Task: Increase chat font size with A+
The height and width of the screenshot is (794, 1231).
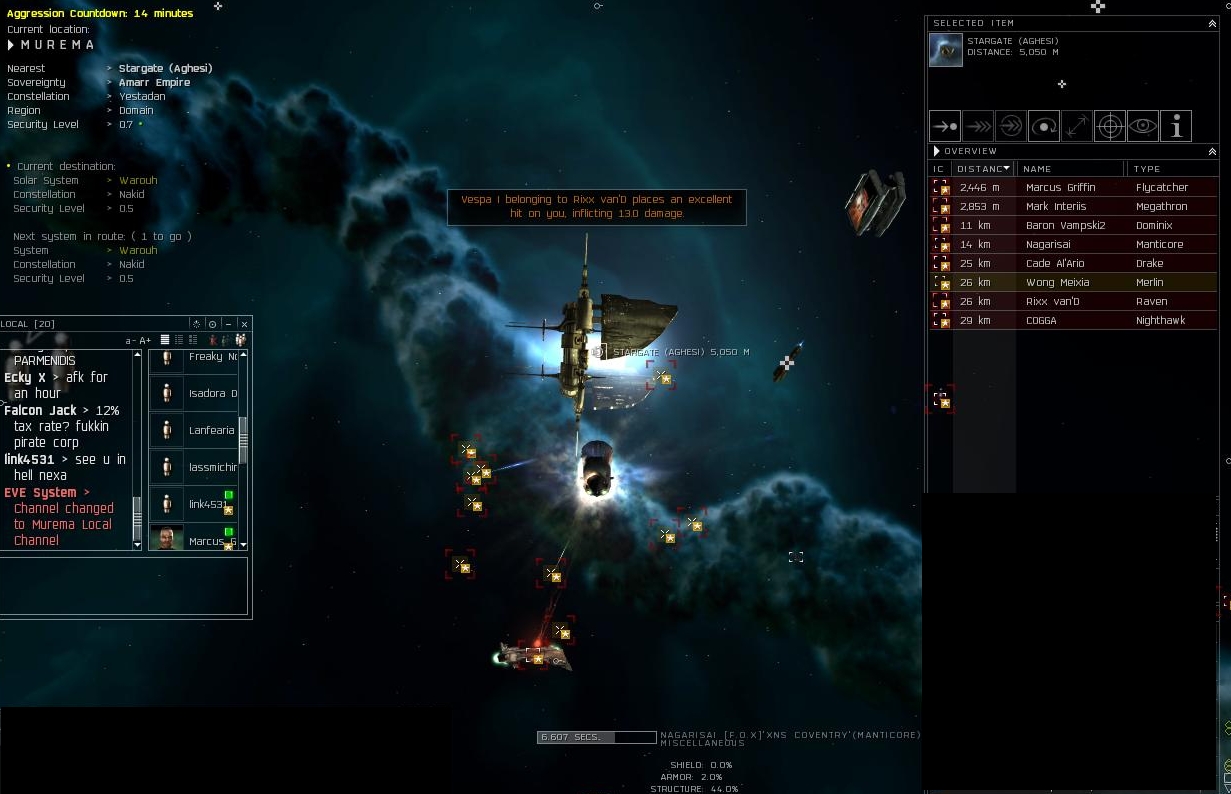Action: point(145,341)
